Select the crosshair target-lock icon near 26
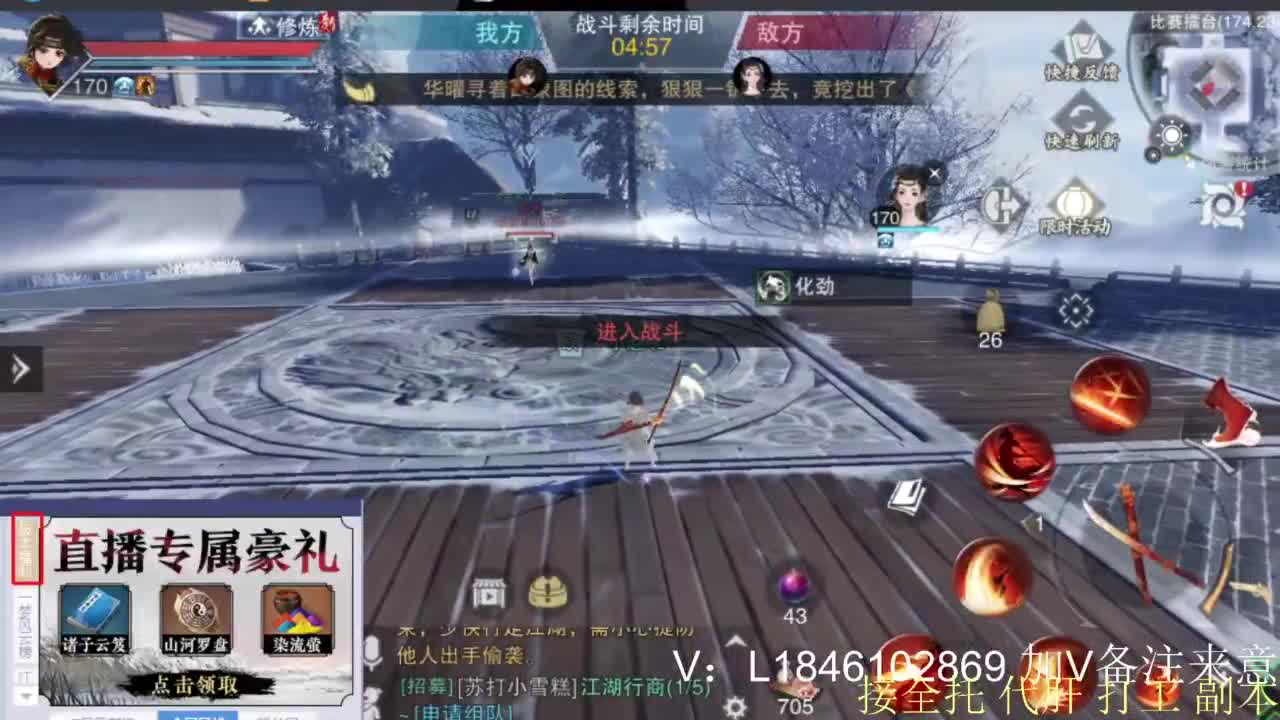Screen dimensions: 1280x720 tap(1074, 310)
